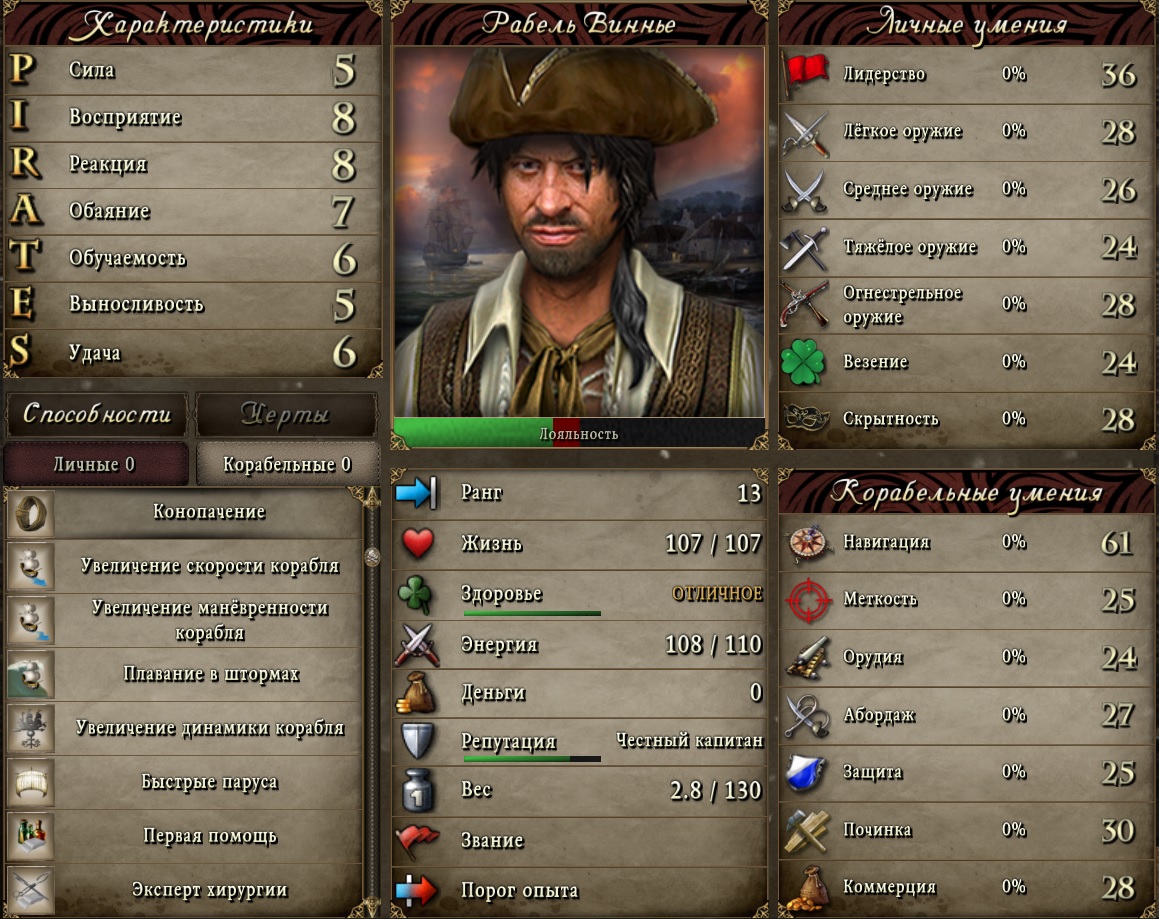Viewport: 1159px width, 919px height.
Task: Choose the Быстрые паруса ability
Action: click(208, 782)
